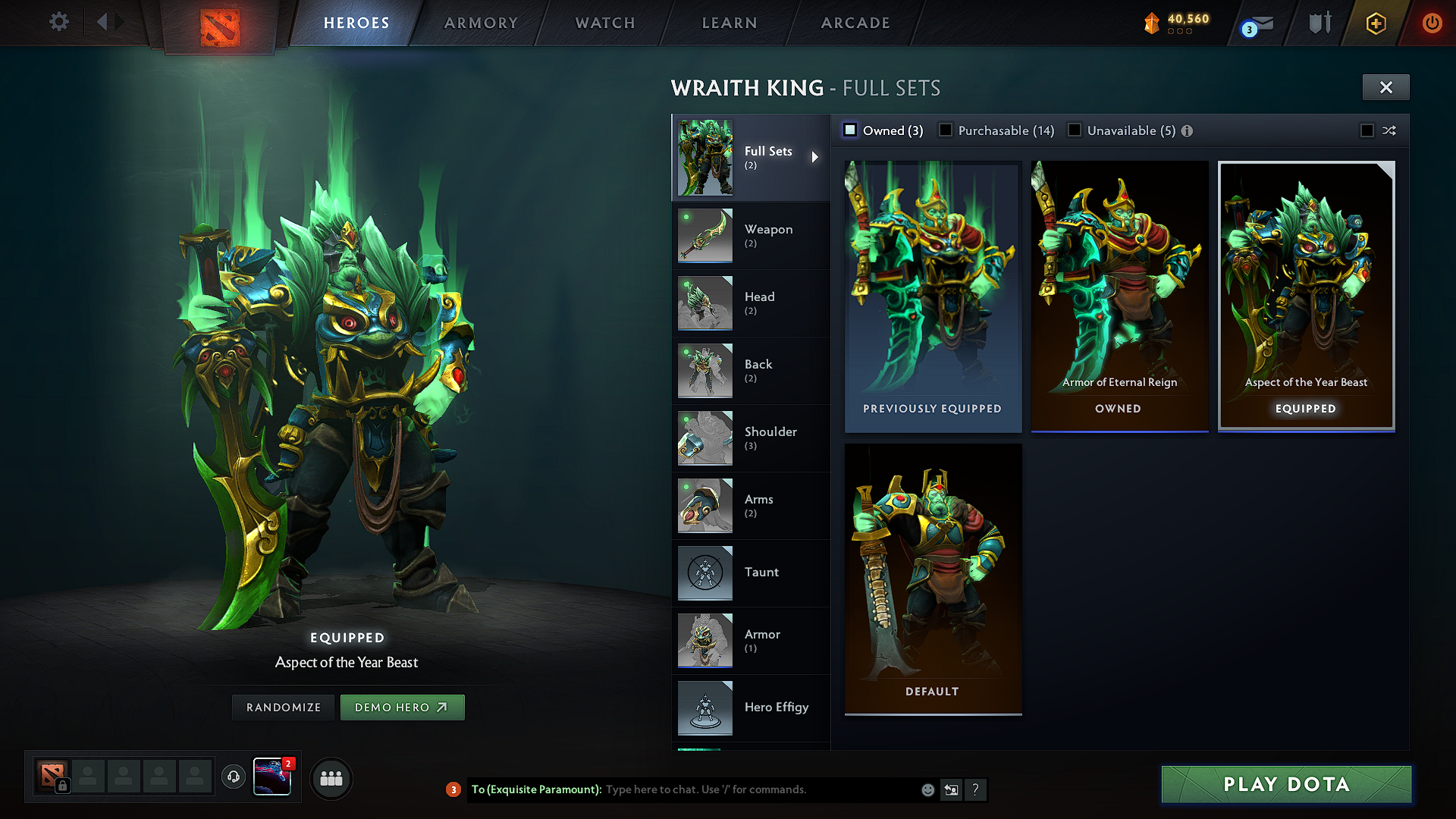Check the Unavailable (5) filter box
The image size is (1456, 819).
(x=1075, y=130)
